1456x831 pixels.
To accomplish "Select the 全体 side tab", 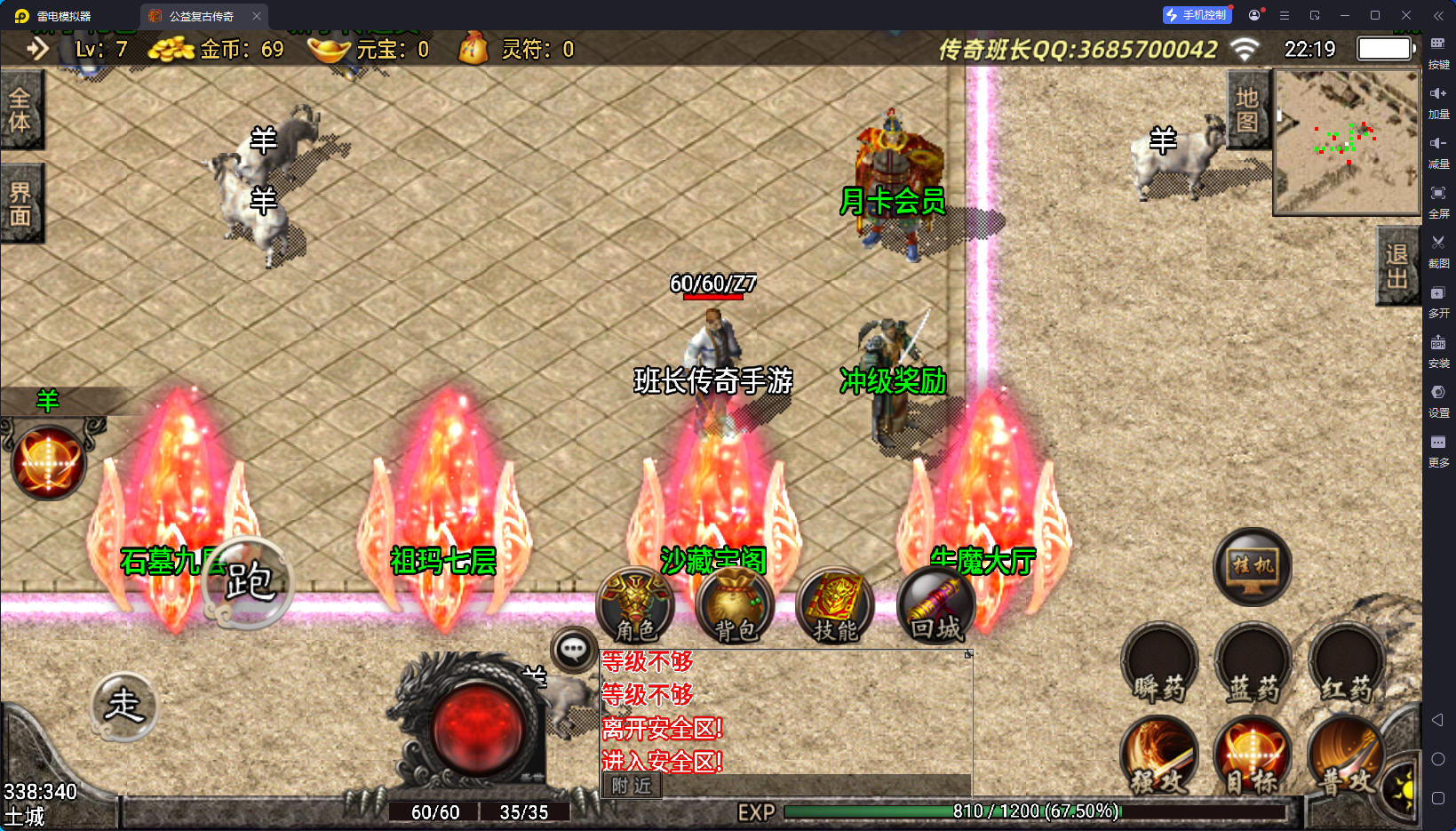I will (x=20, y=110).
